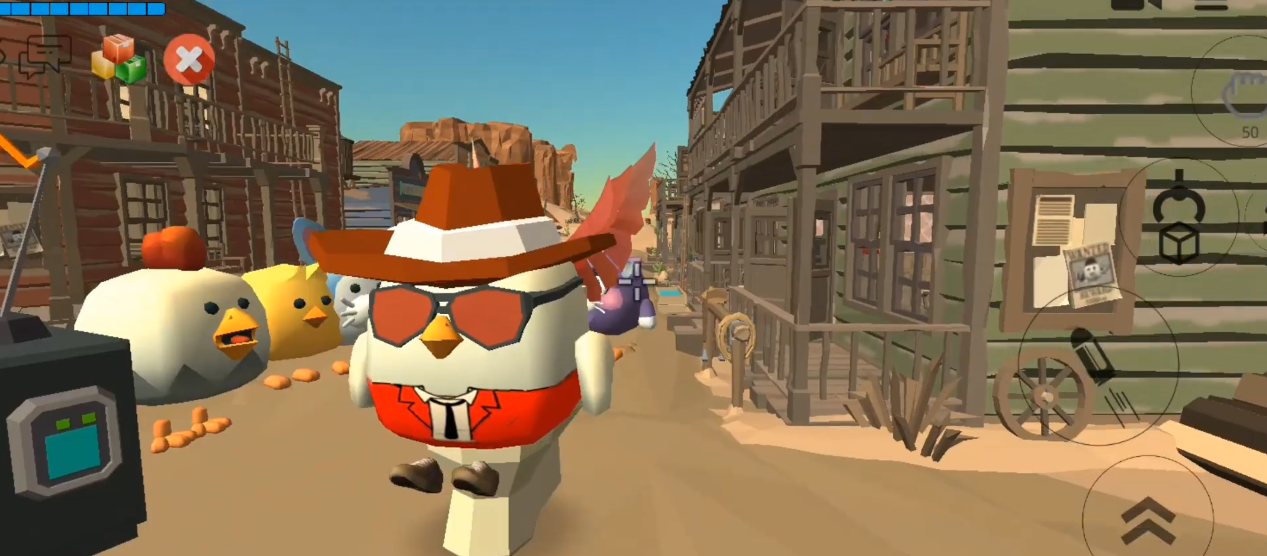Tap the fist punch button
The height and width of the screenshot is (556, 1267).
point(1243,93)
